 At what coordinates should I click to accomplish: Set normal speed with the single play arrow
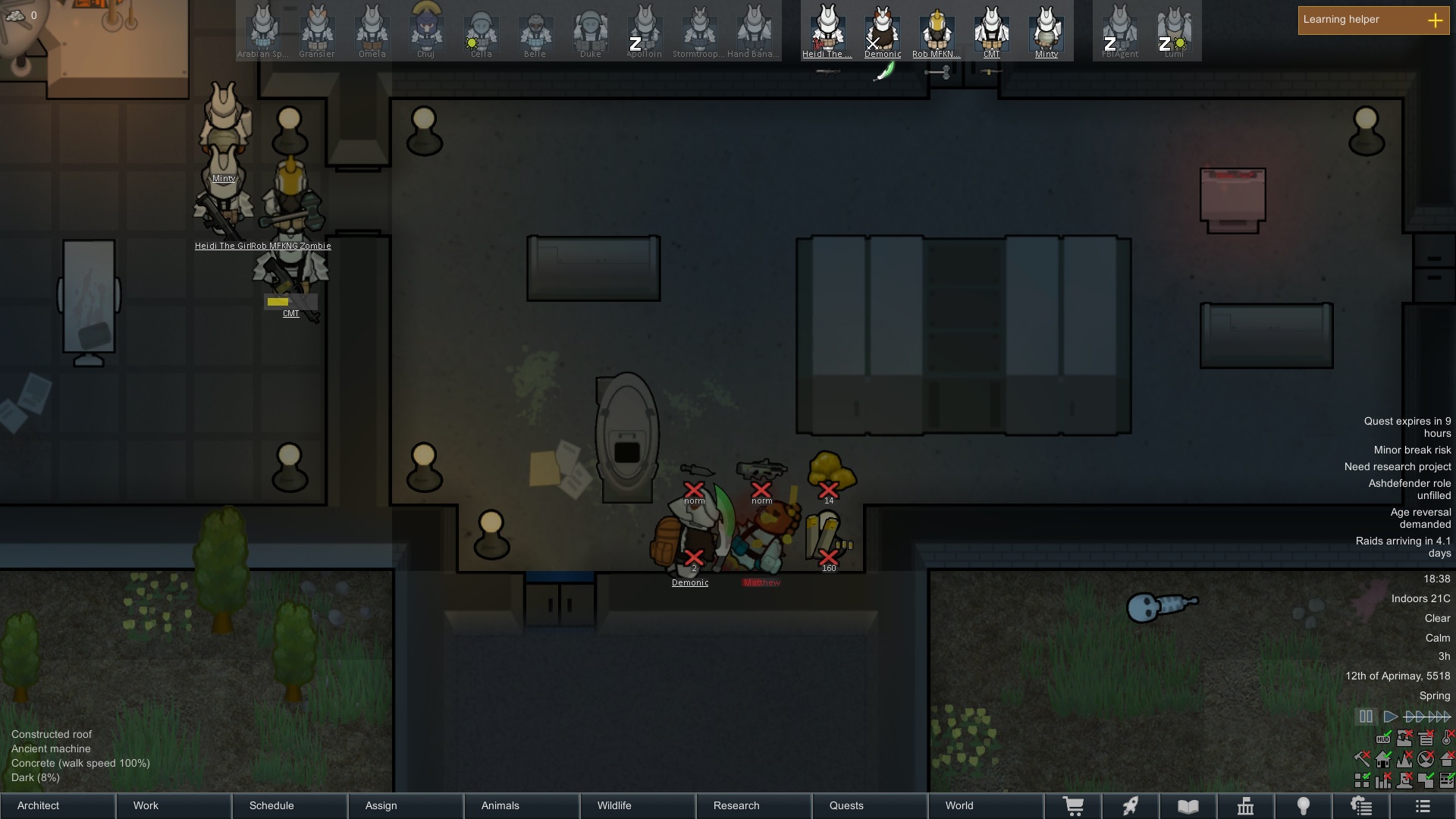tap(1390, 717)
